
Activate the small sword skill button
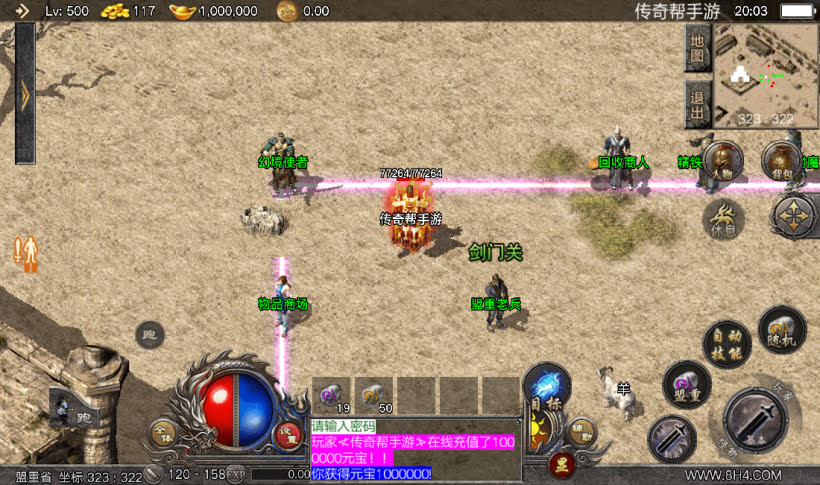coord(672,437)
